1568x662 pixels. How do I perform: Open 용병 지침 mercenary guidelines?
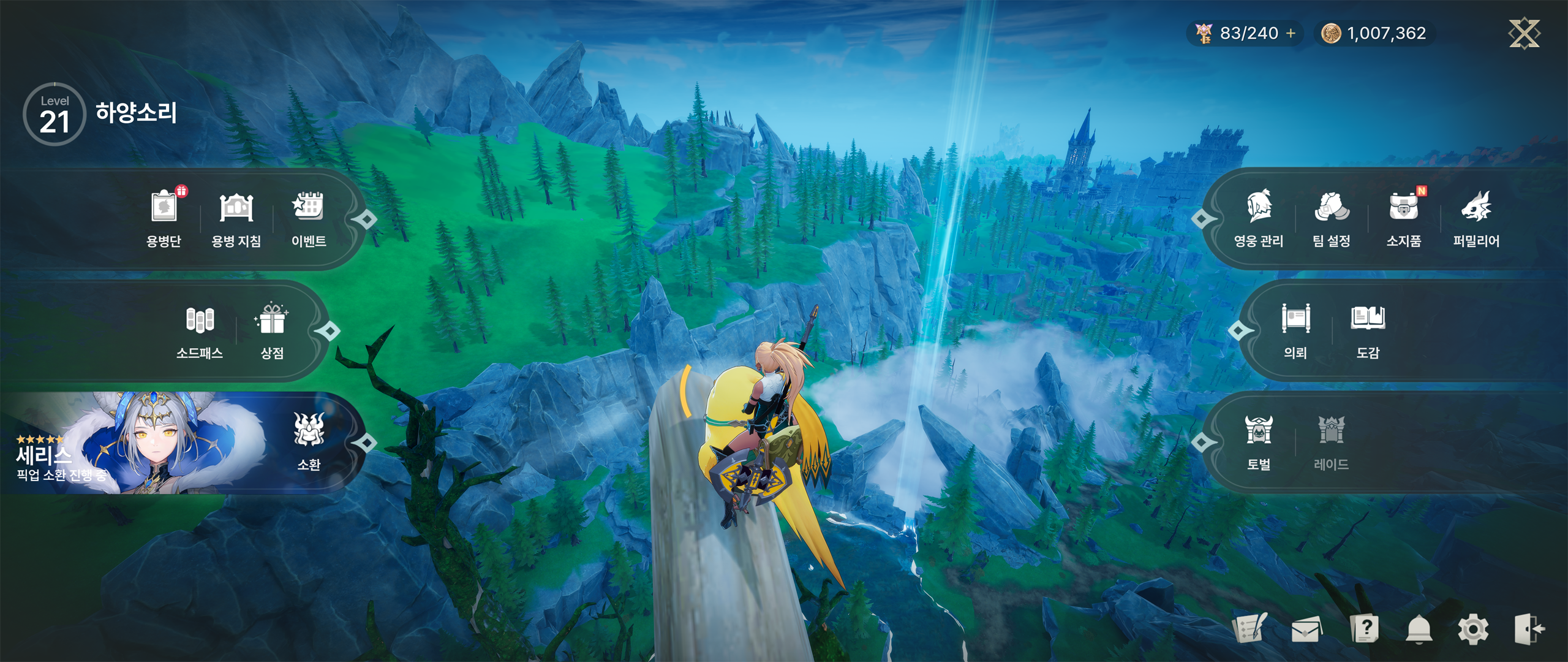[236, 217]
